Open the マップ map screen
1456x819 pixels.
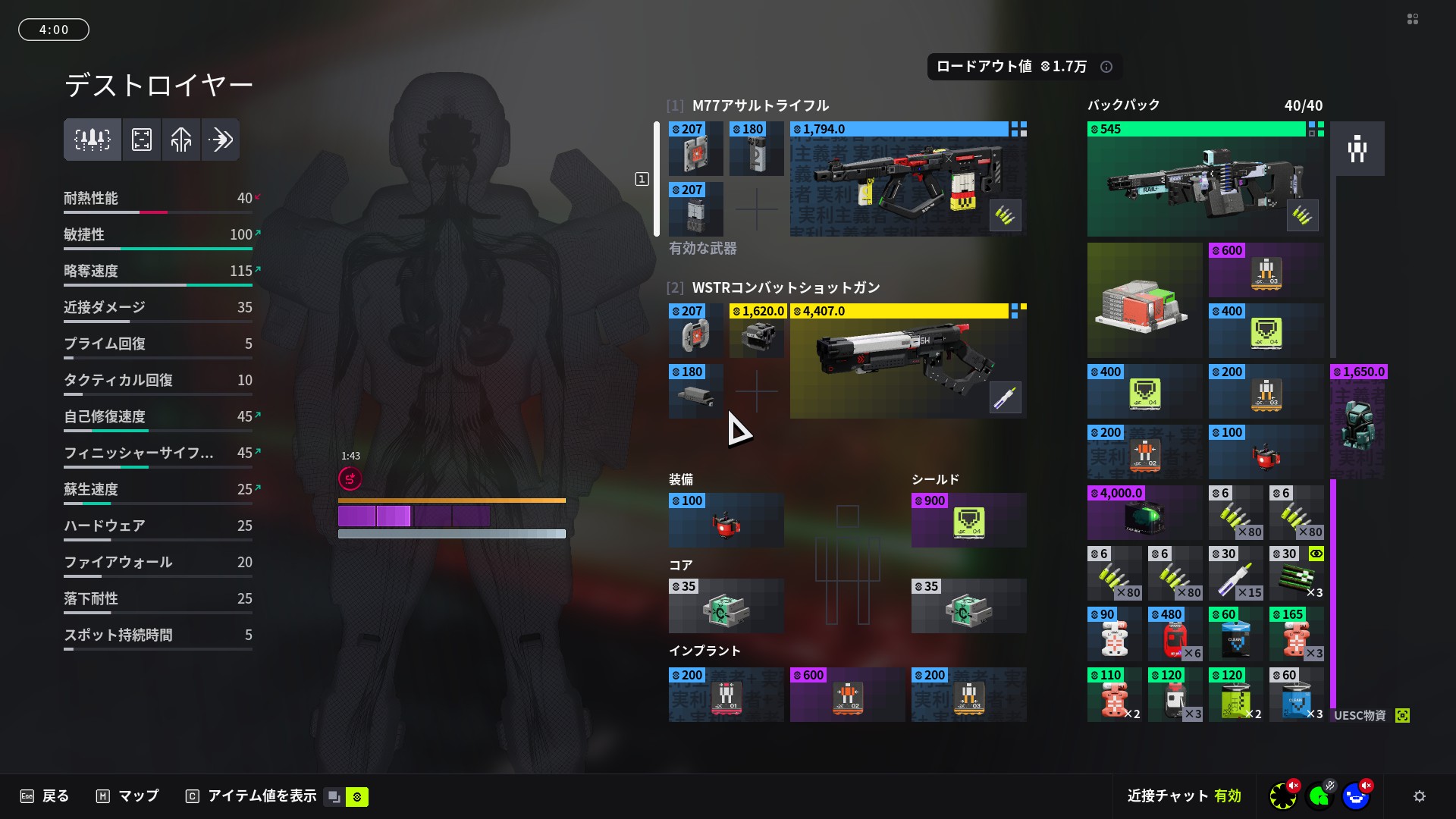point(127,796)
